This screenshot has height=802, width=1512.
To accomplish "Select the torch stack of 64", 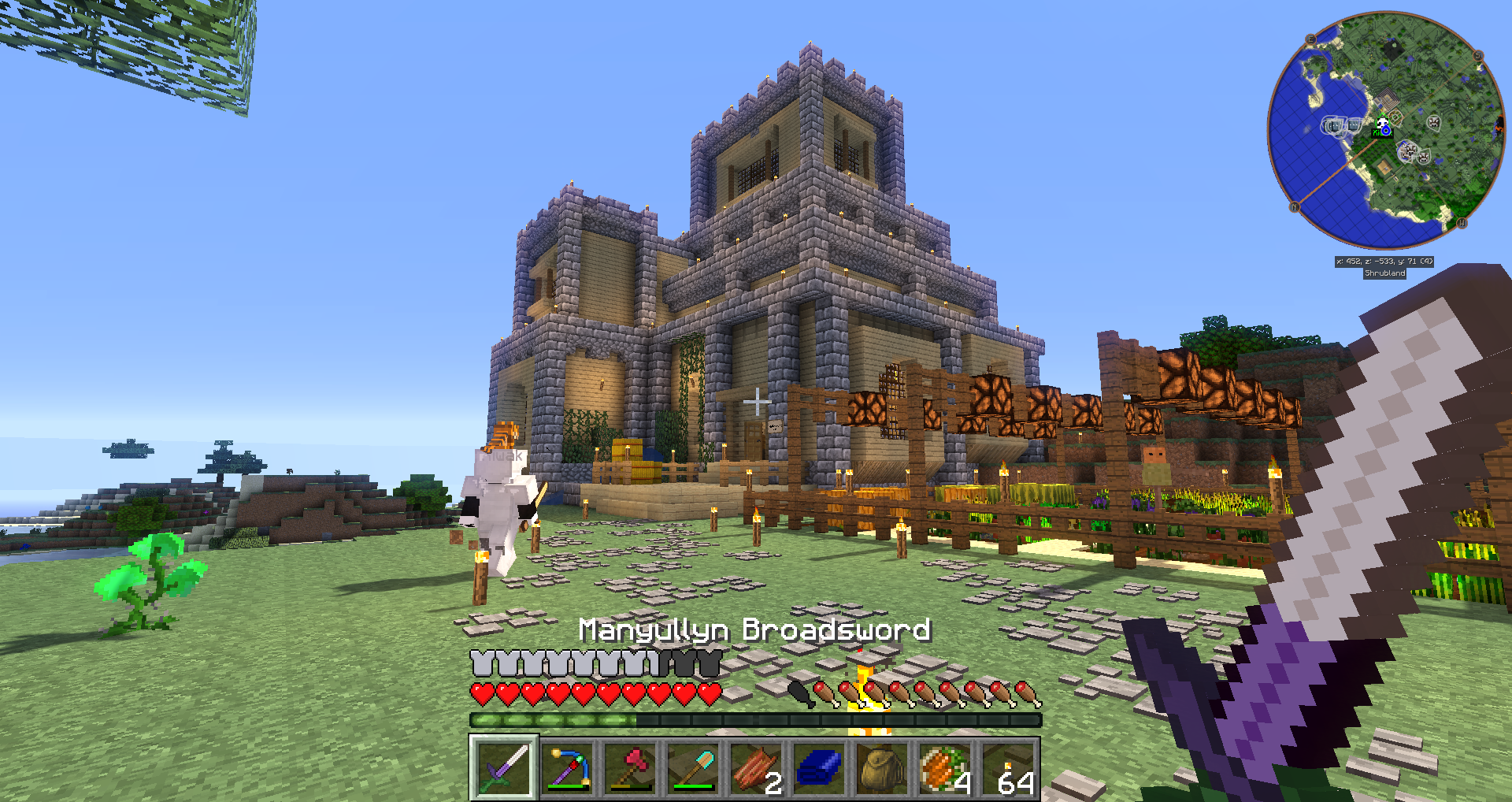I will click(x=1008, y=767).
